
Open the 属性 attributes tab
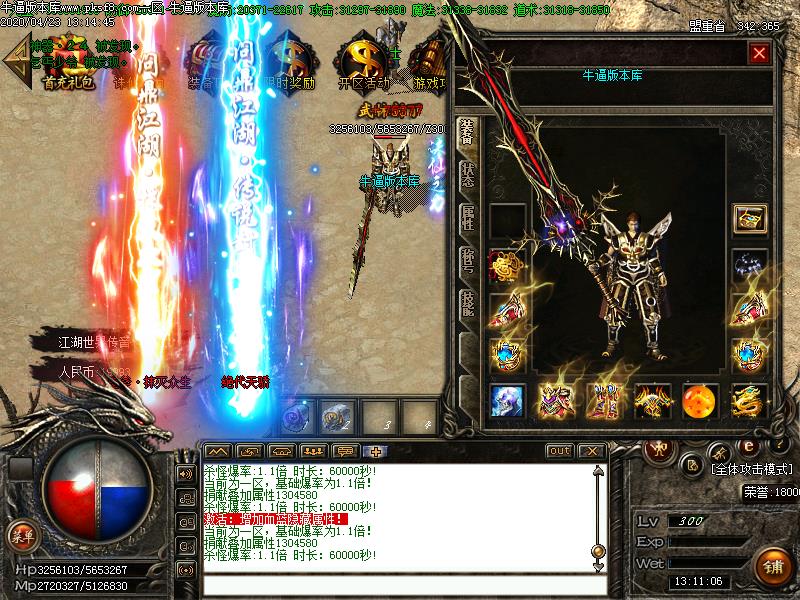pos(468,218)
